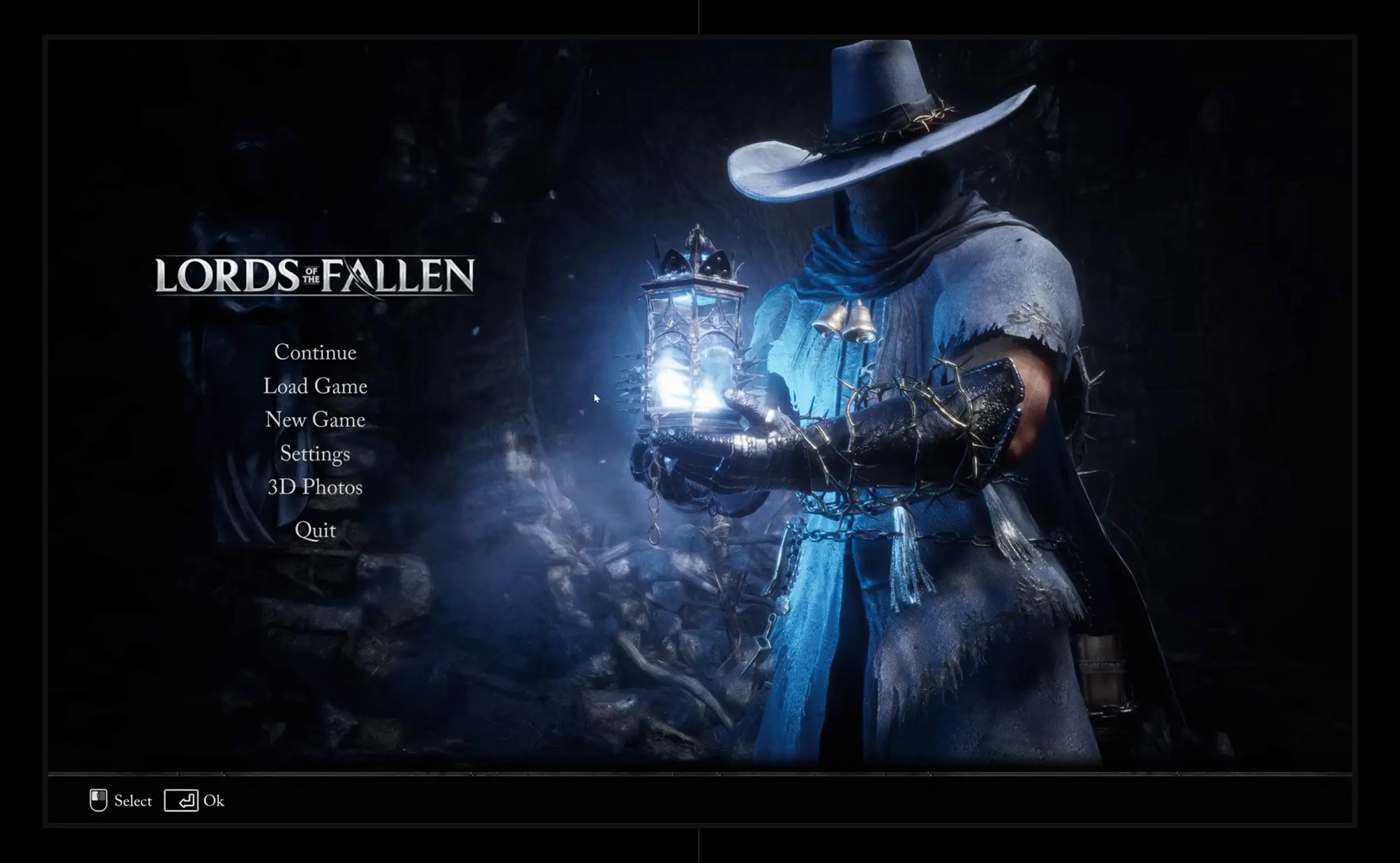Open the Settings menu
Screen dimensions: 1400x863
tap(315, 454)
